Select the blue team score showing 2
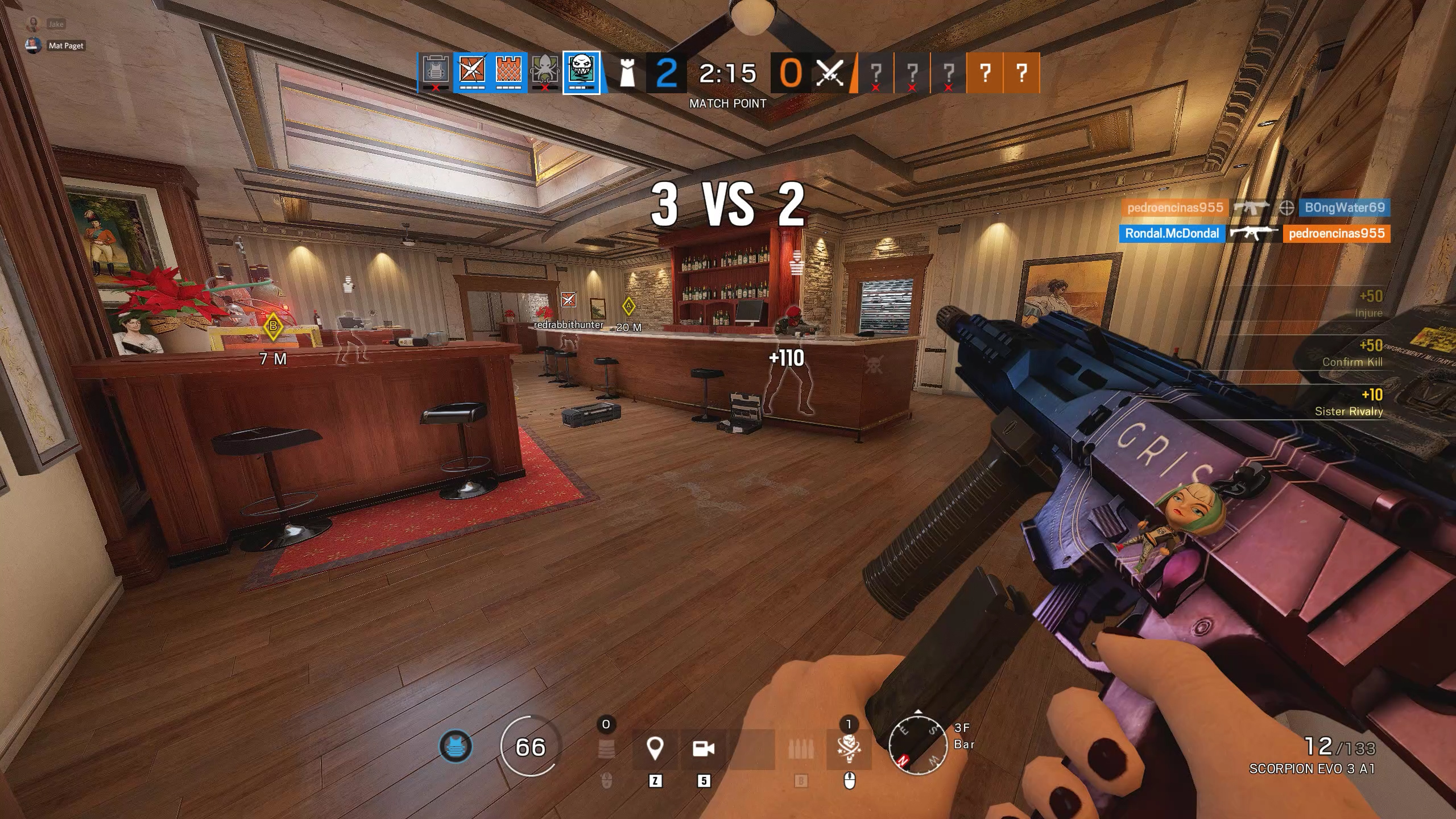This screenshot has height=819, width=1456. pyautogui.click(x=665, y=74)
